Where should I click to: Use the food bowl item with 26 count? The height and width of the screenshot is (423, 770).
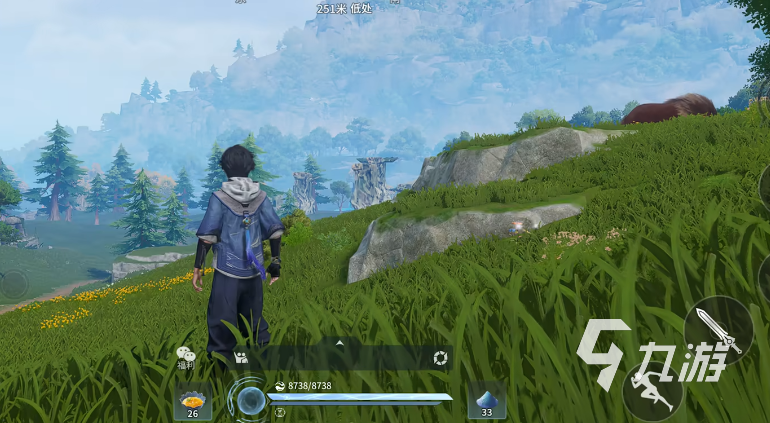coord(192,399)
